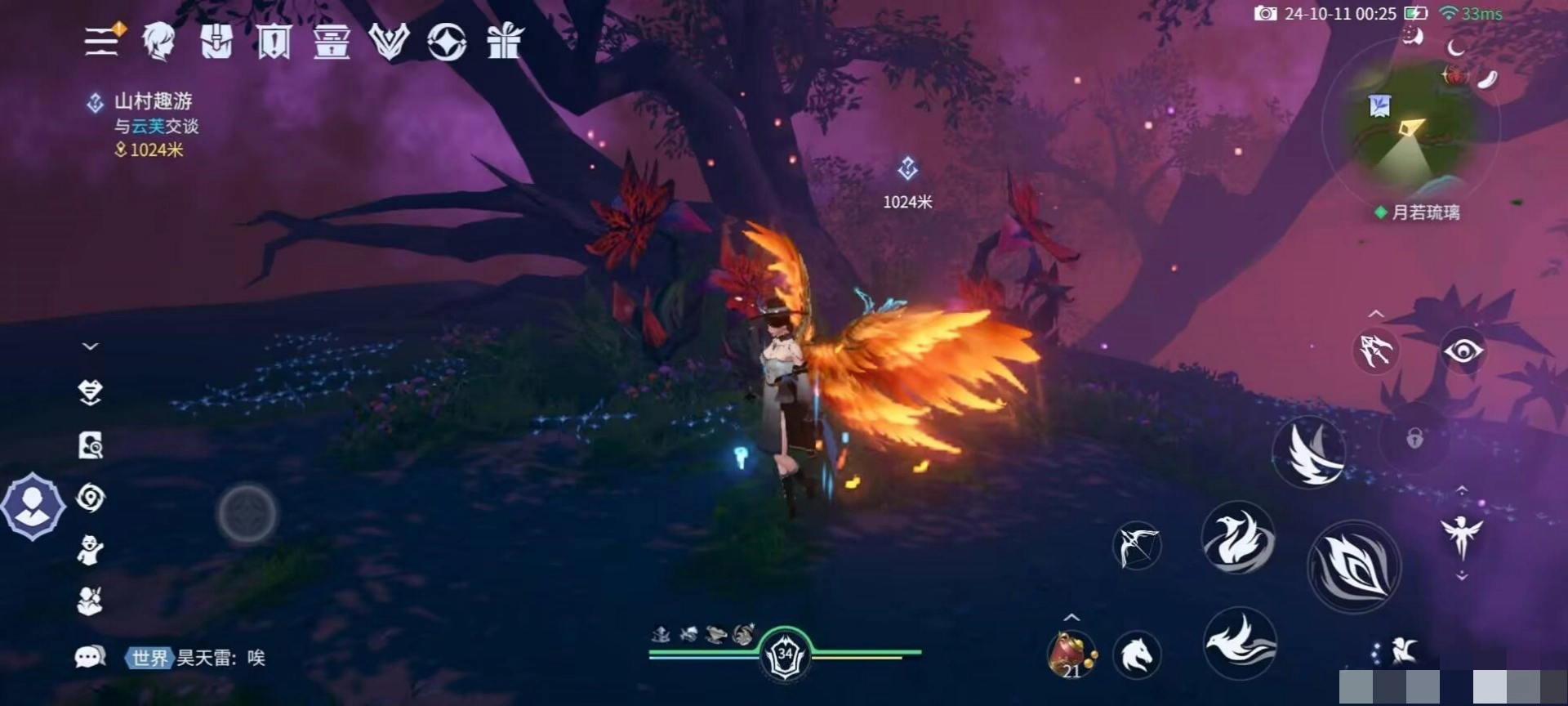Image resolution: width=1568 pixels, height=706 pixels.
Task: Activate the phoenix bird skill
Action: pyautogui.click(x=1238, y=538)
